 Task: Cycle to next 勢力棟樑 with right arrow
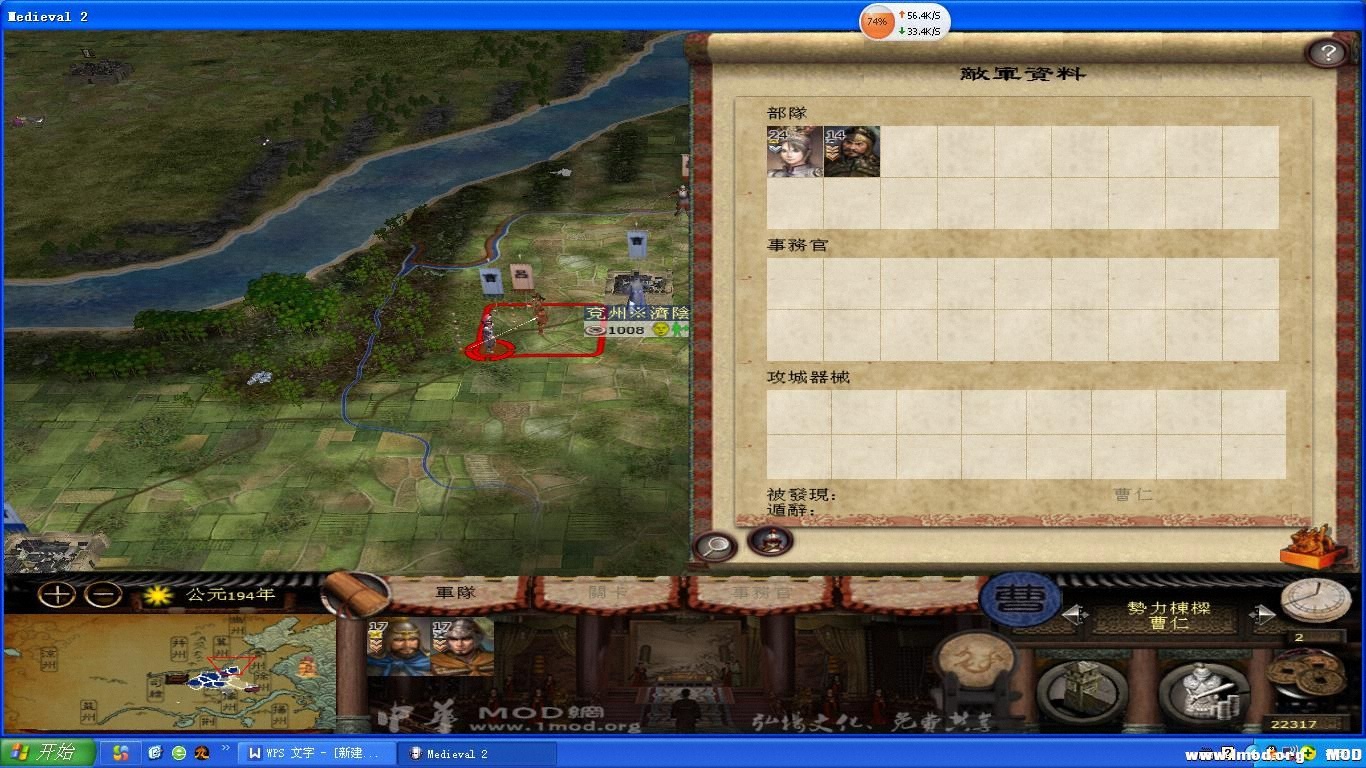[1262, 614]
